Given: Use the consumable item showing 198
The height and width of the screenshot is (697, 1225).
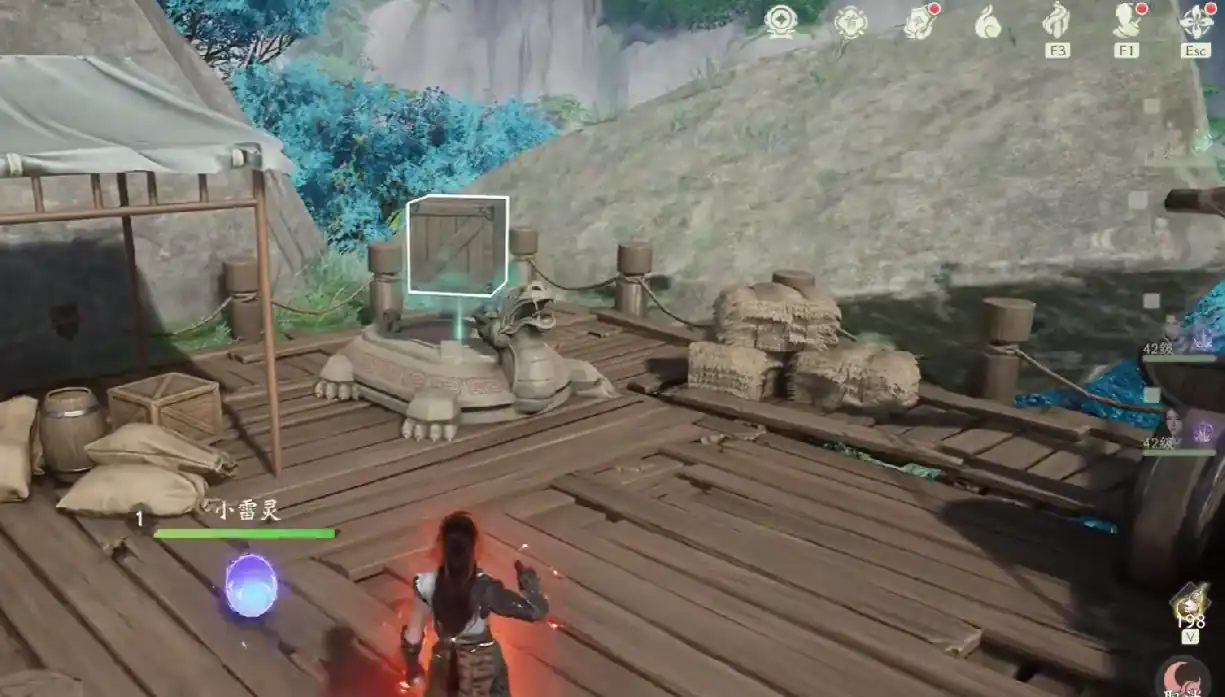Looking at the screenshot, I should (1190, 604).
